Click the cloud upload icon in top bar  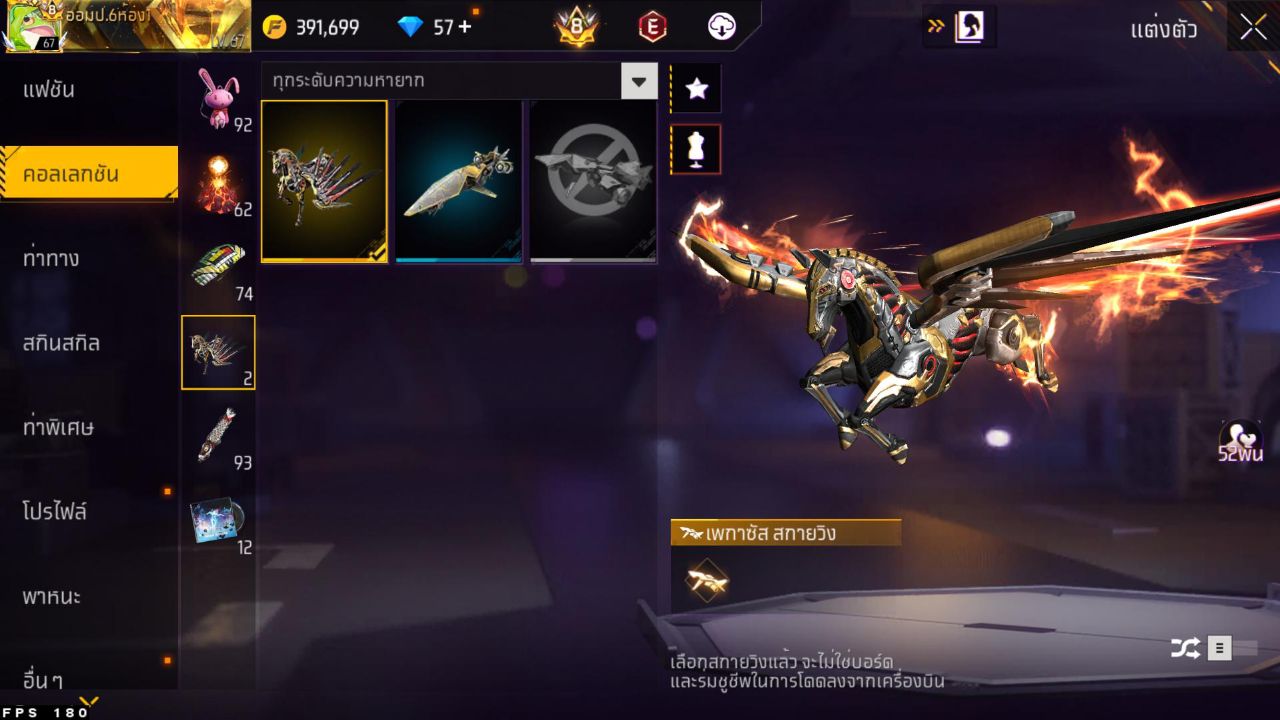(722, 27)
